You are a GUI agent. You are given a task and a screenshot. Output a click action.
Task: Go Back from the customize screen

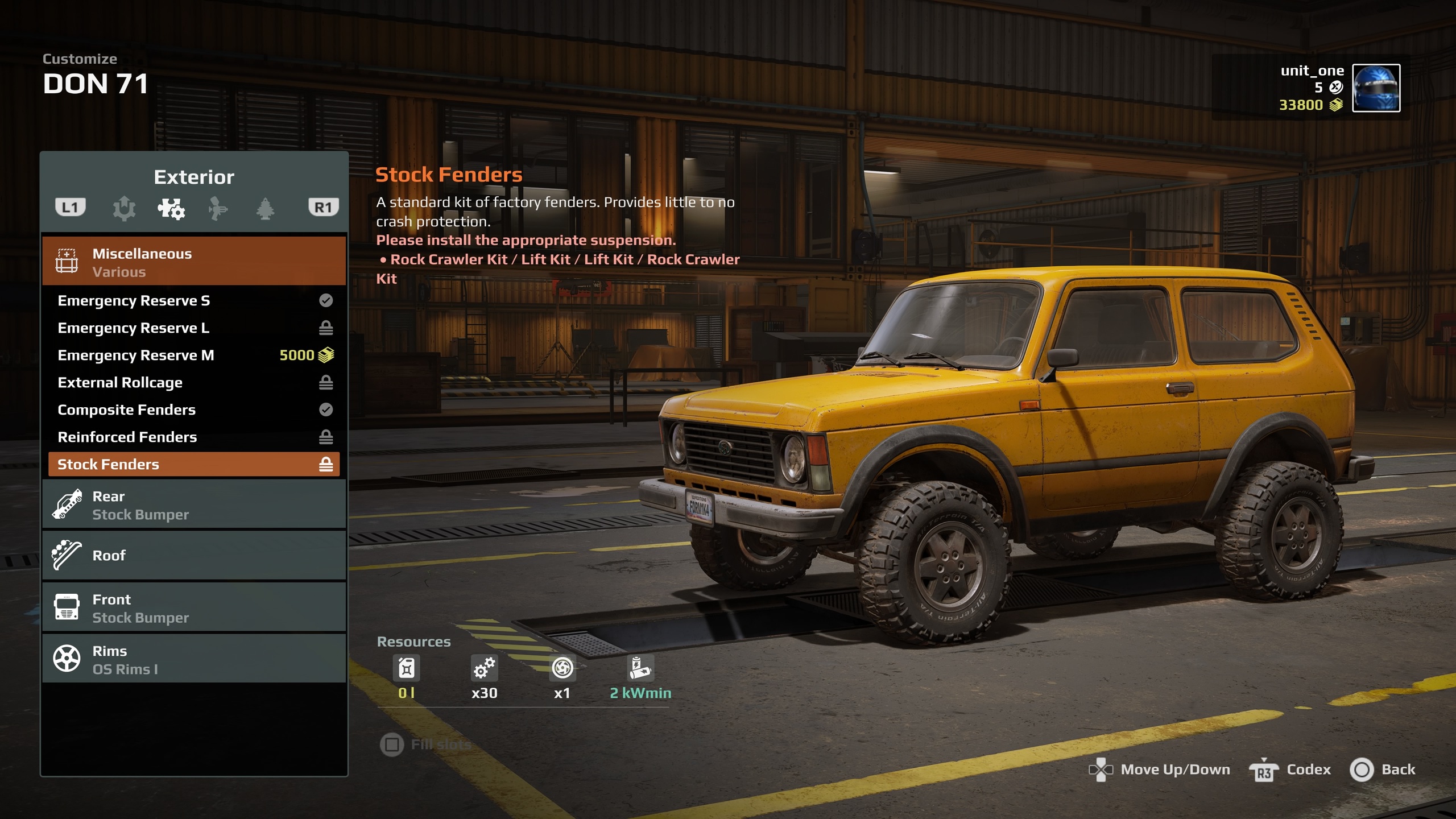pos(1382,770)
